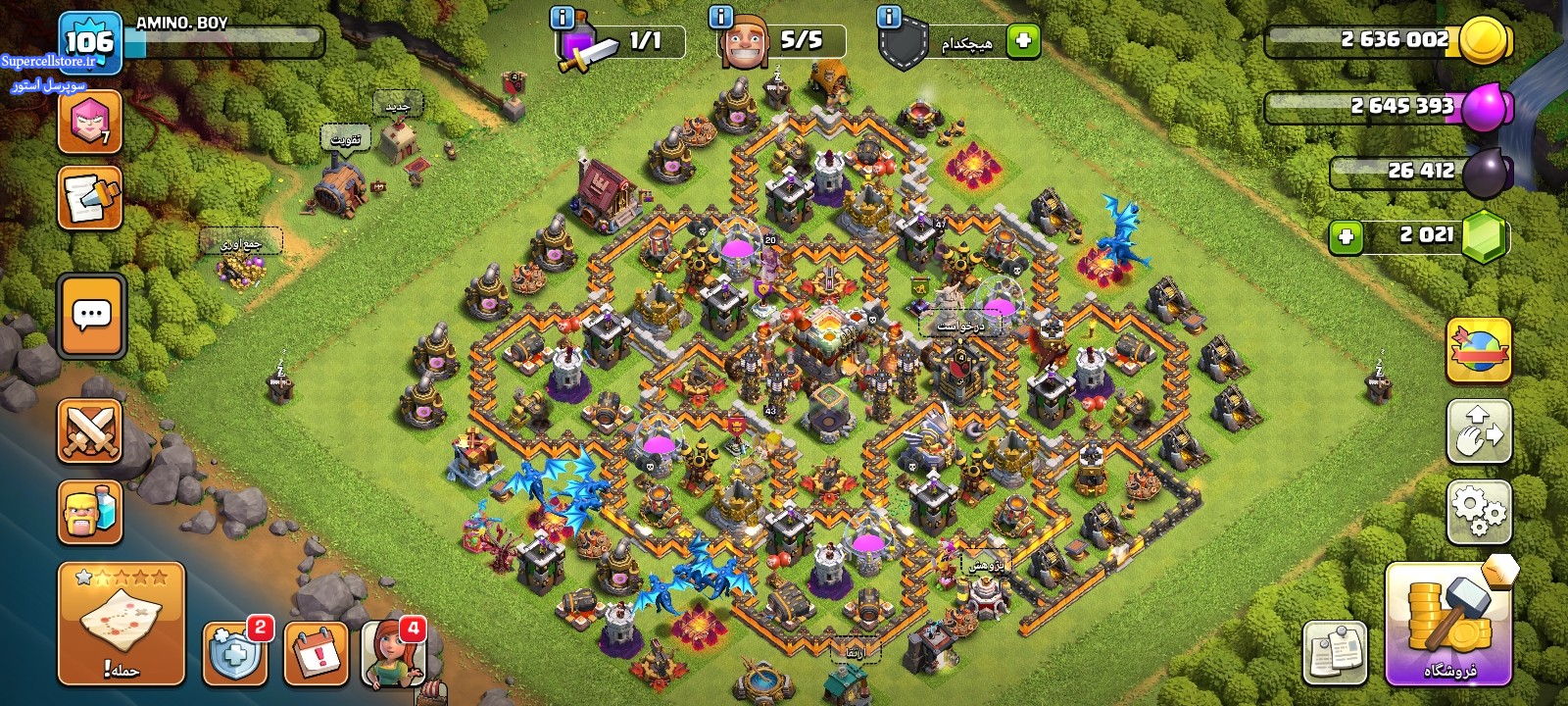Switch villages with the hand arrow button
Viewport: 1568px width, 706px height.
[x=1479, y=430]
